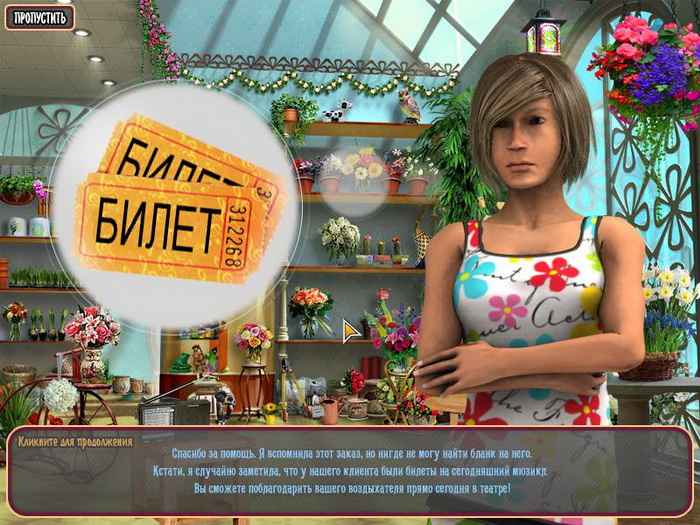Click the Пропустить skip button

38,17
